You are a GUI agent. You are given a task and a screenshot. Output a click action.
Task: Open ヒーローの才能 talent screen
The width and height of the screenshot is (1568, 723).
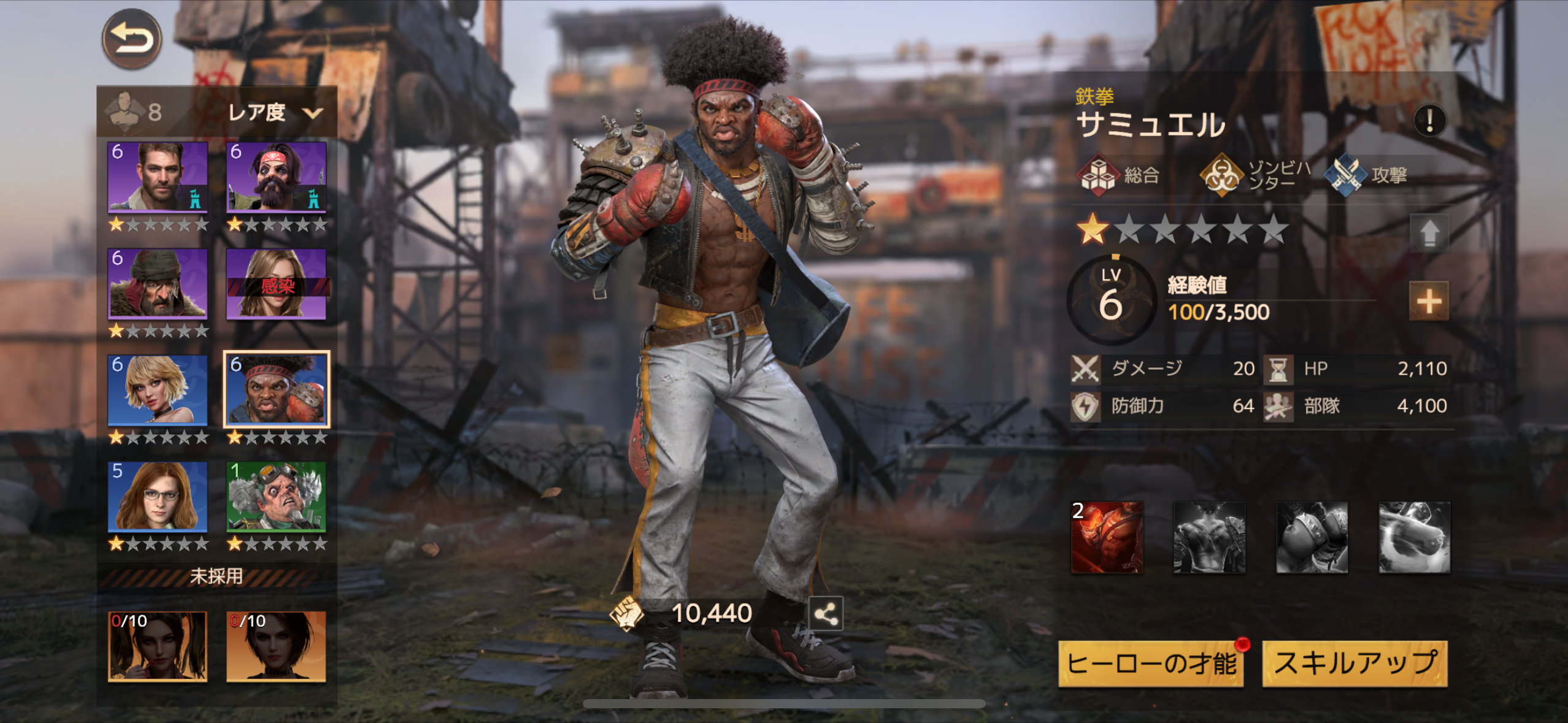1151,664
